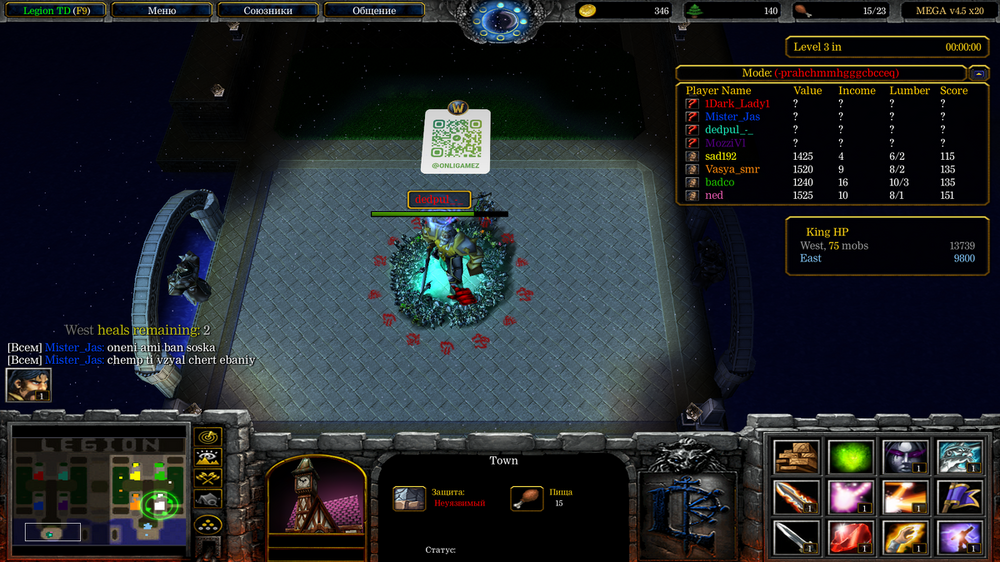The width and height of the screenshot is (1000, 562).
Task: Choose the icy blue beast icon
Action: pyautogui.click(x=959, y=457)
